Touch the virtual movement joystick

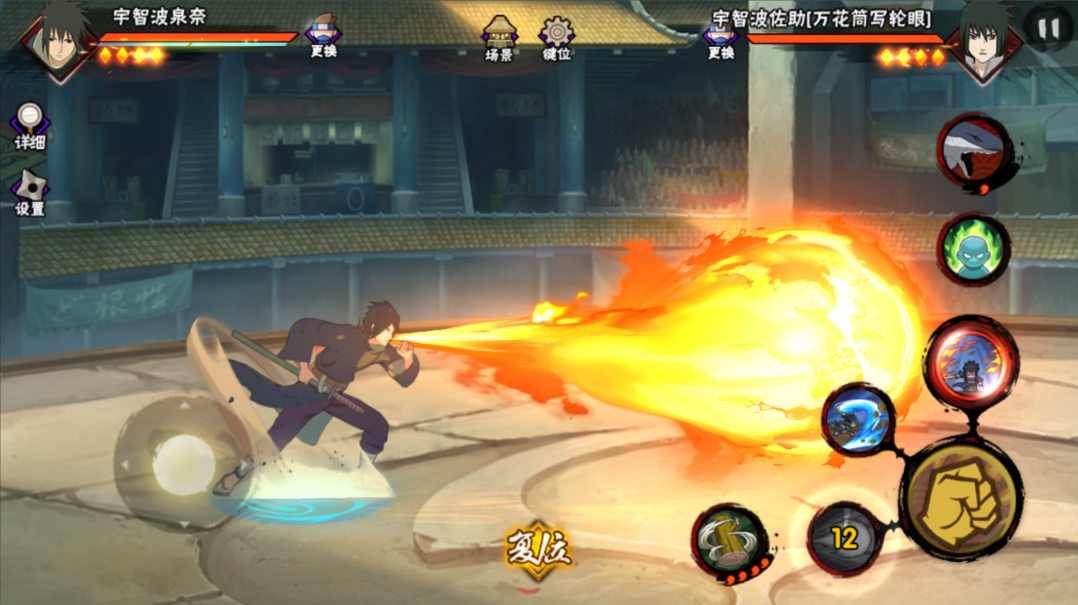(180, 461)
